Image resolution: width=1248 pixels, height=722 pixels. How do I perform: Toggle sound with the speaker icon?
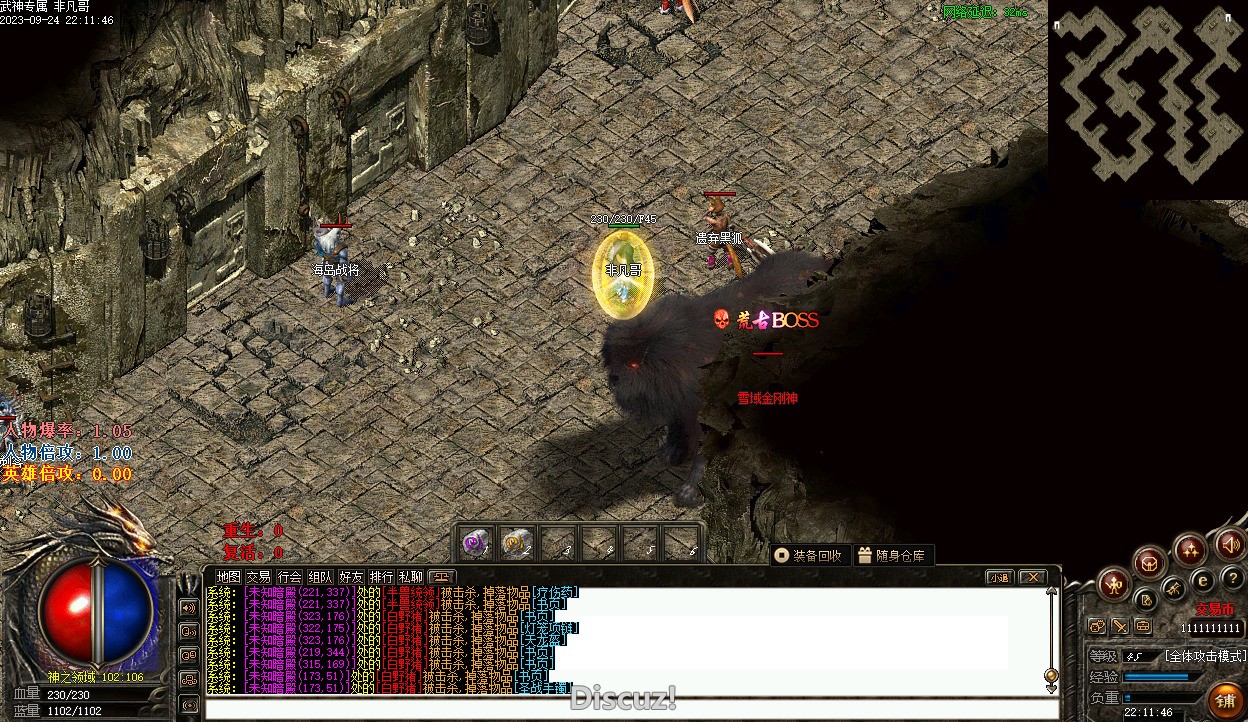[1230, 545]
